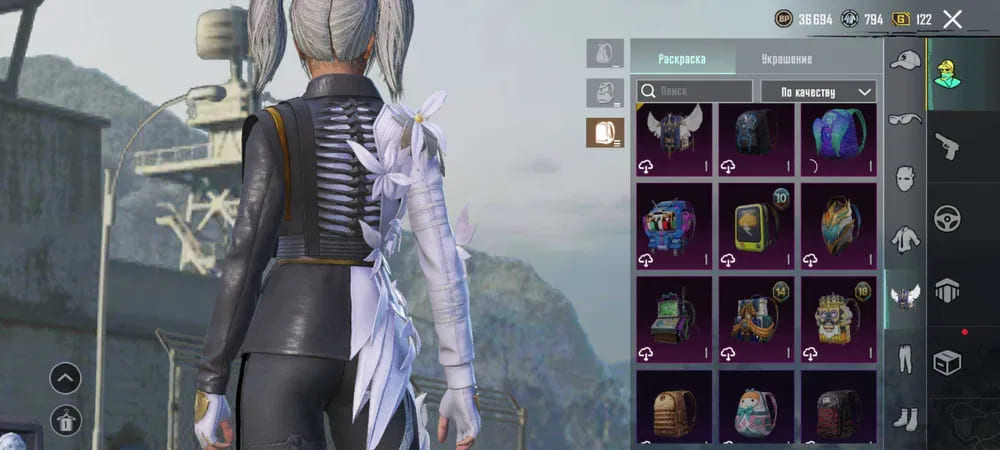Switch to the pants category
1000x450 pixels.
(x=905, y=356)
